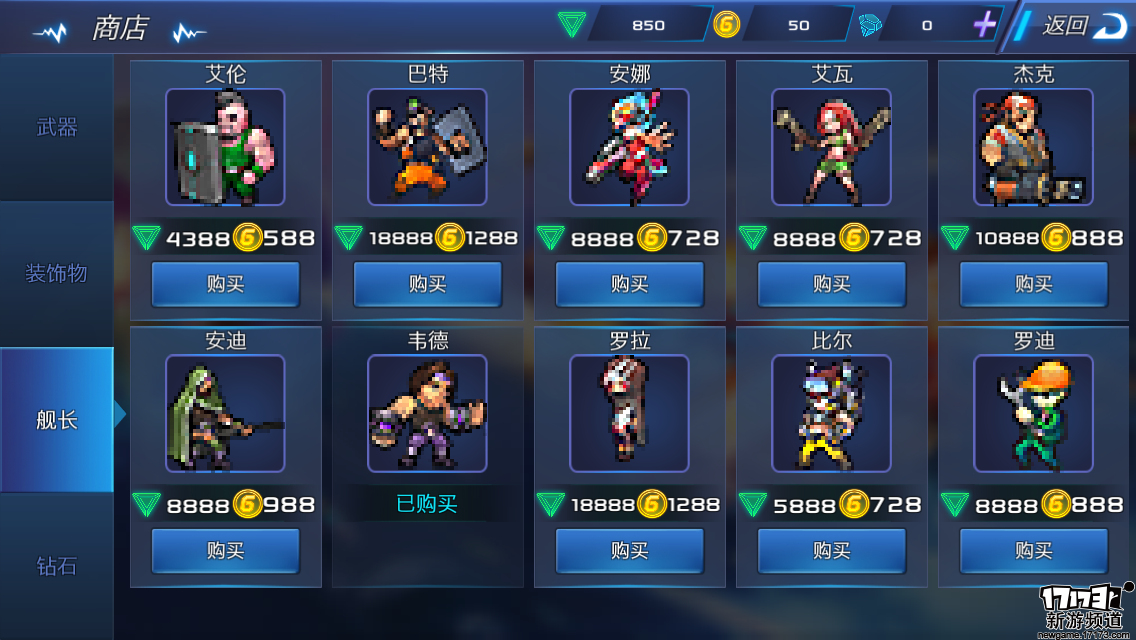
Task: Select the 罗迪 orange-helmet captain portrait
Action: pos(1033,413)
